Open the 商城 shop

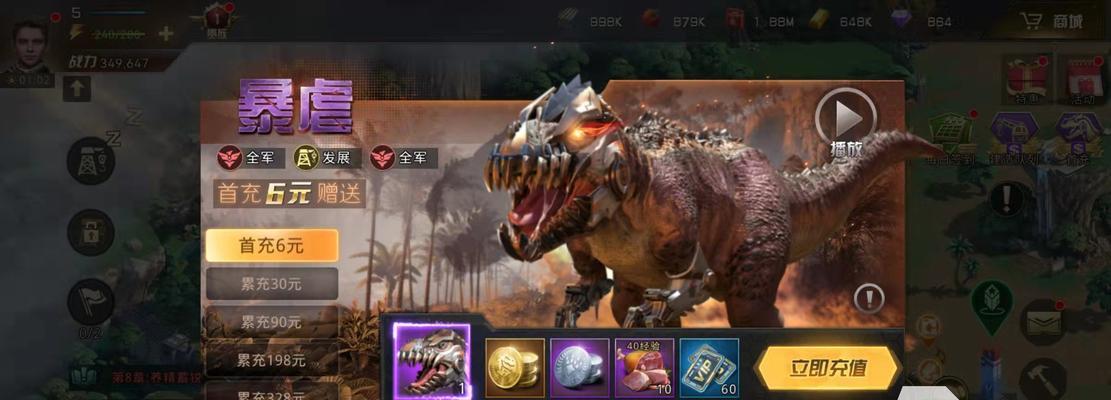(x=1052, y=21)
